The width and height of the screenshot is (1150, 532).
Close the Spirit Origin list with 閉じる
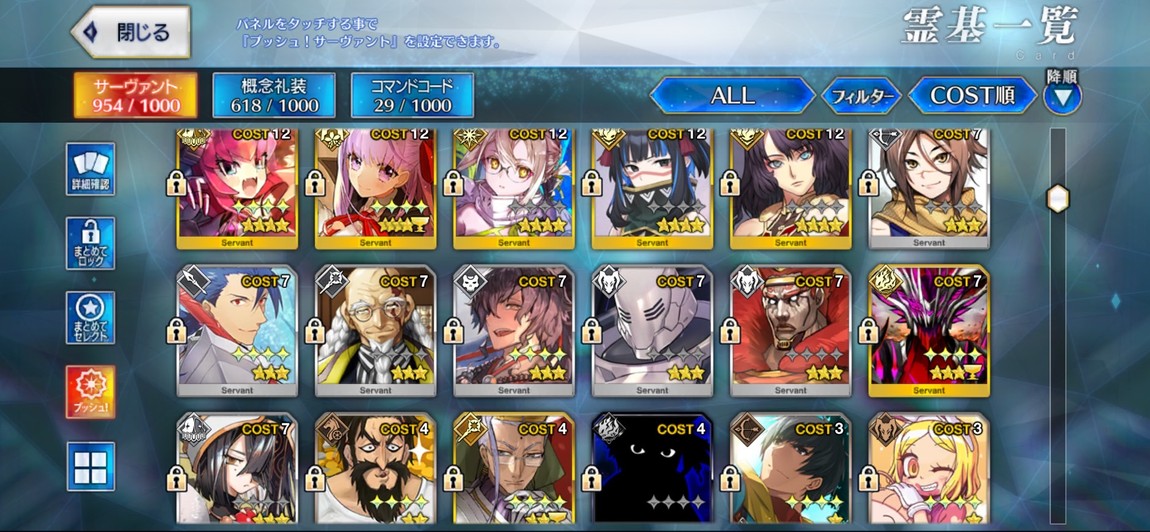click(131, 32)
